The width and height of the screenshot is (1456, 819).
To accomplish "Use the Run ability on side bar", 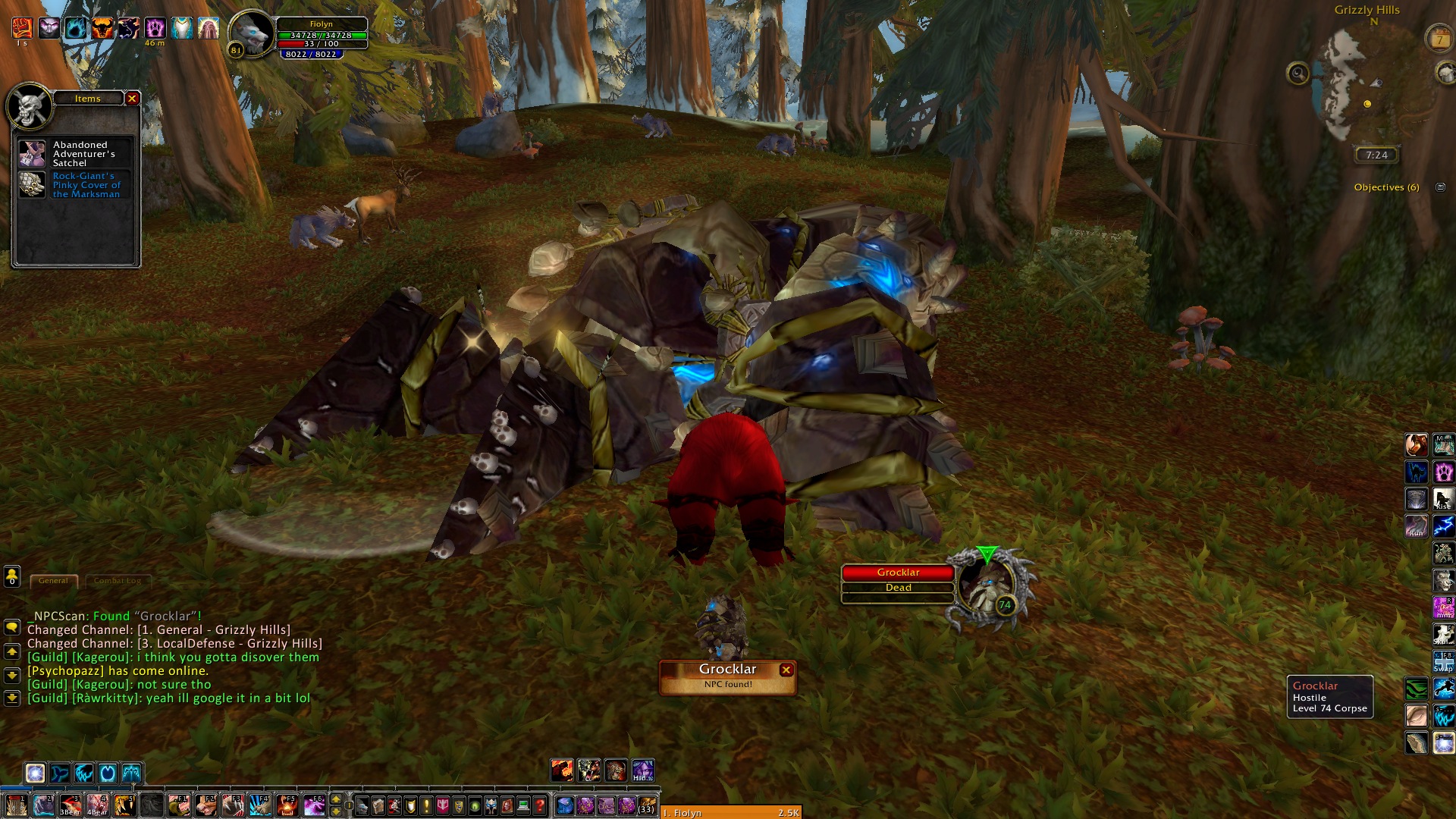I will (x=1416, y=526).
